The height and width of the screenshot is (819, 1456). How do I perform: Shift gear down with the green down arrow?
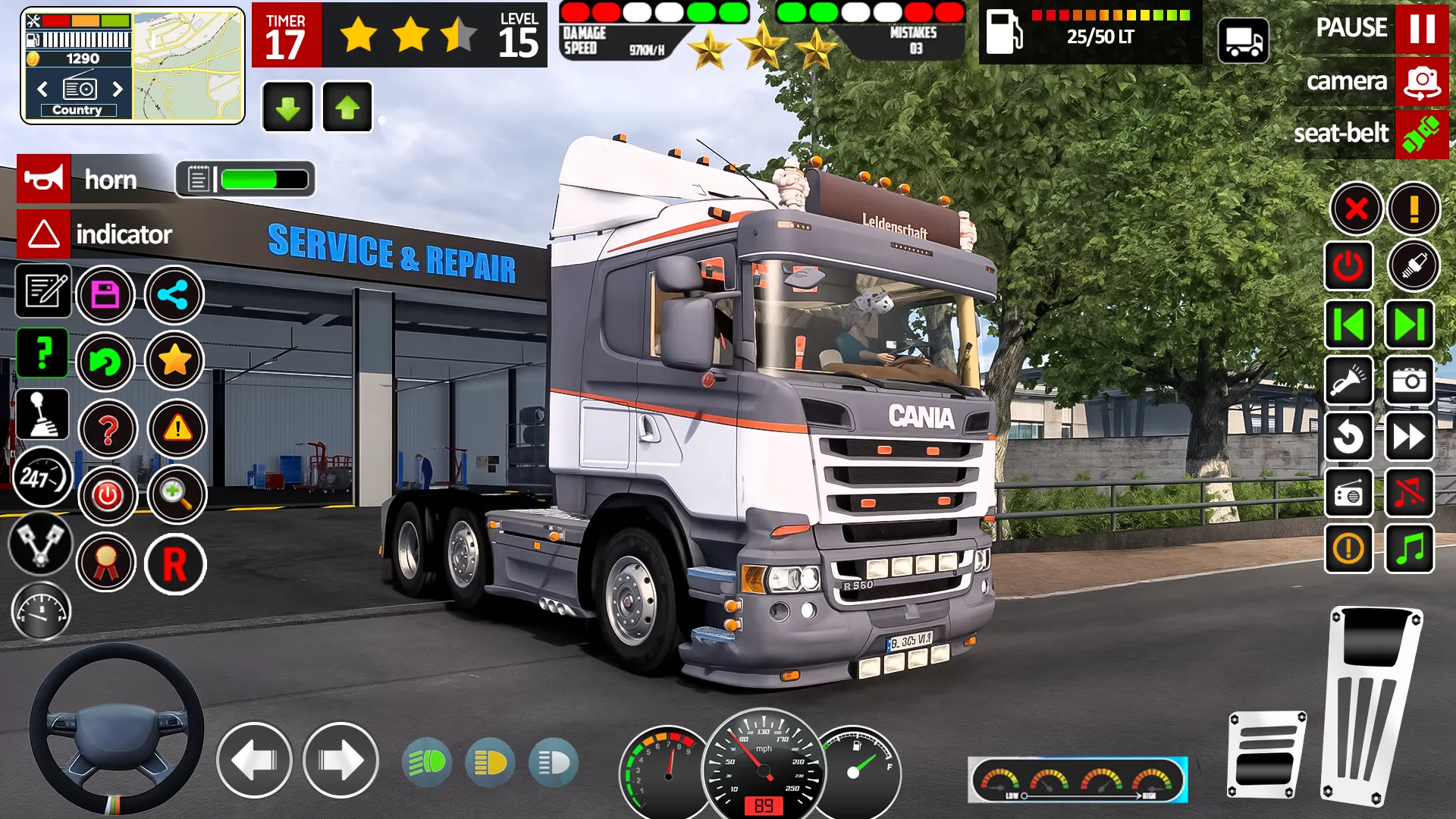(x=287, y=107)
